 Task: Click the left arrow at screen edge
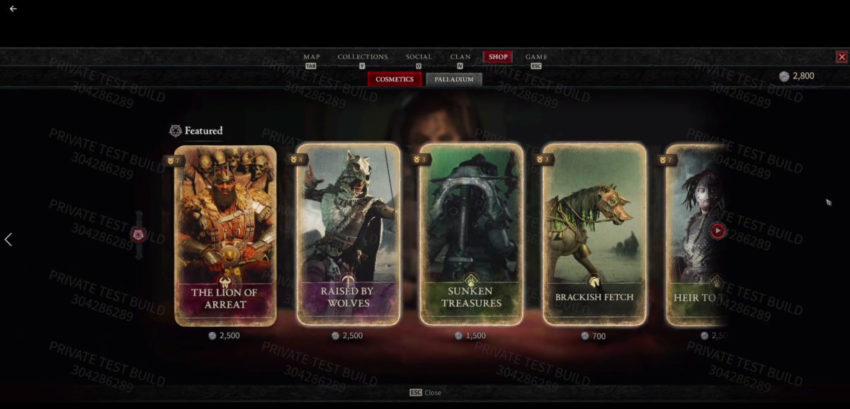pos(9,240)
